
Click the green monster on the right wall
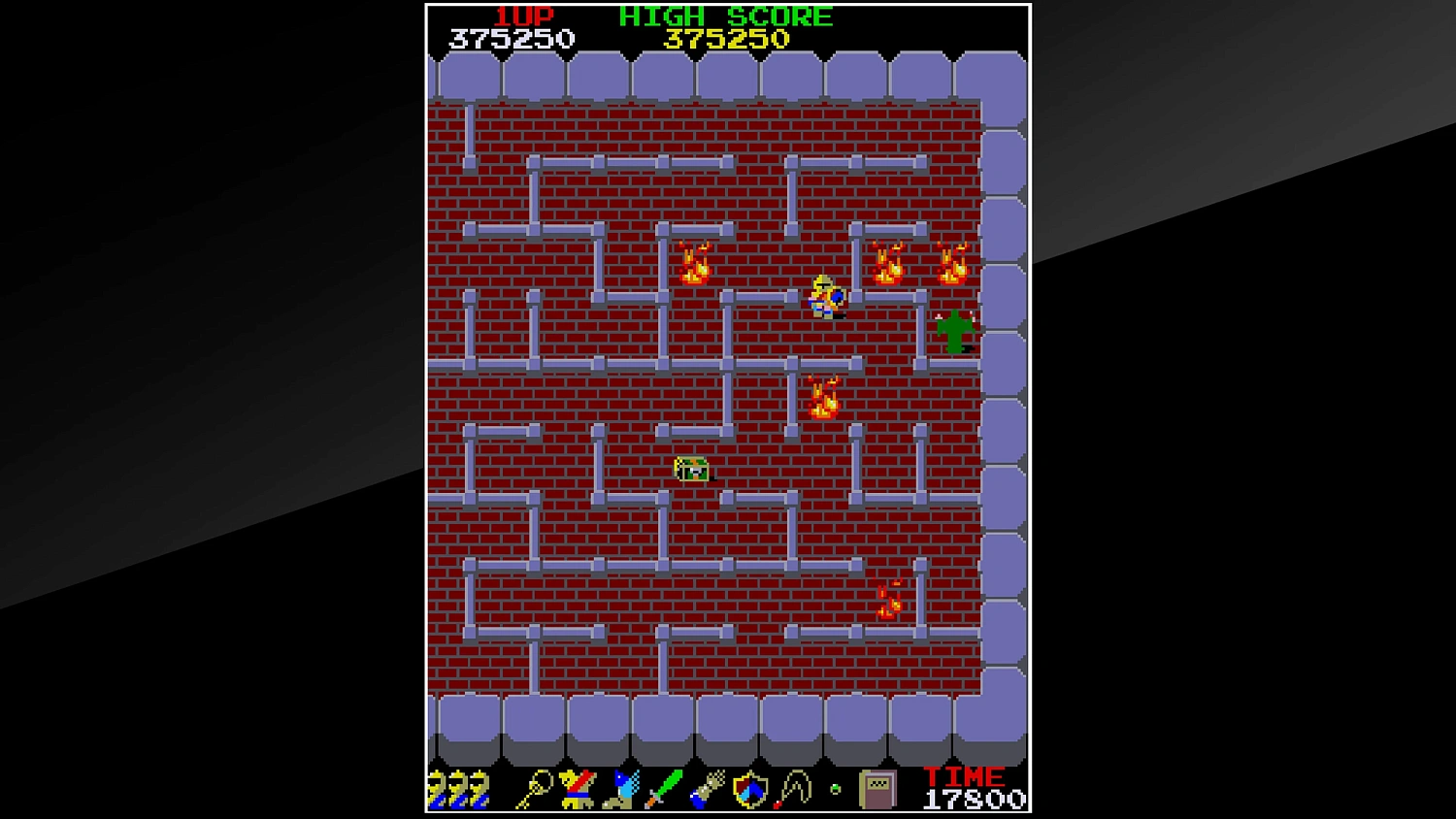click(955, 333)
